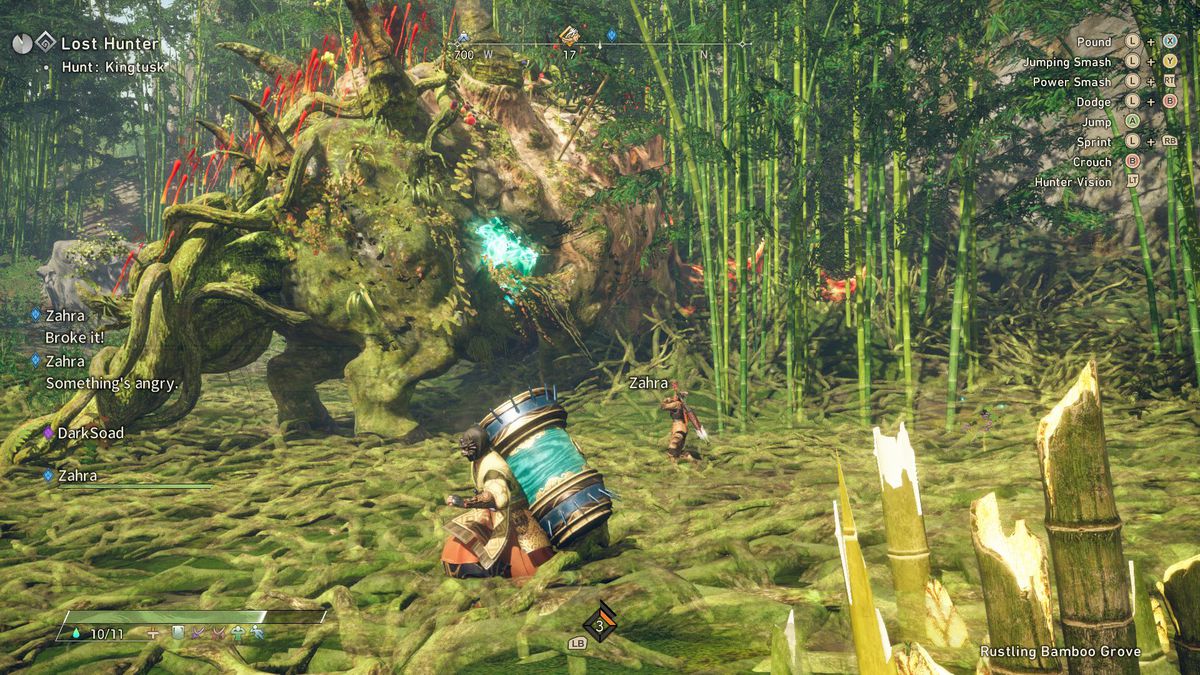Select the green flexing figure buff icon
This screenshot has width=1200, height=675.
tap(237, 633)
